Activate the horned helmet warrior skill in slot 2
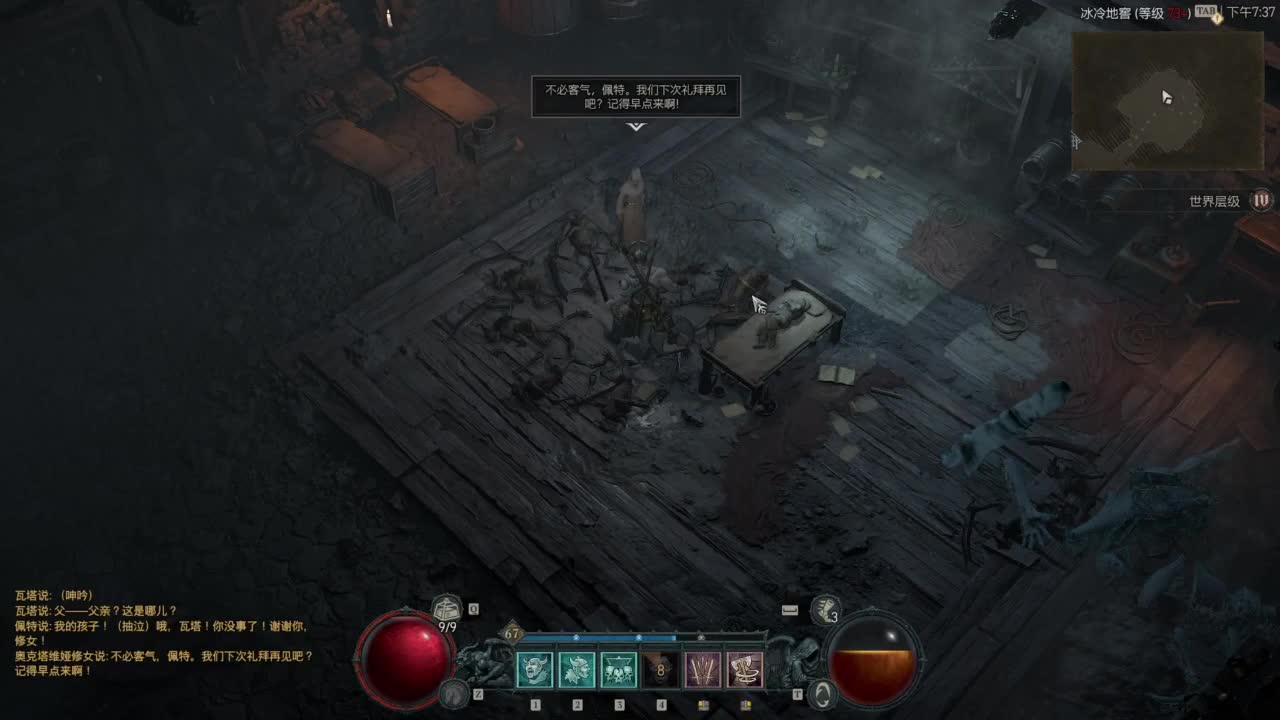This screenshot has height=720, width=1280. (577, 669)
